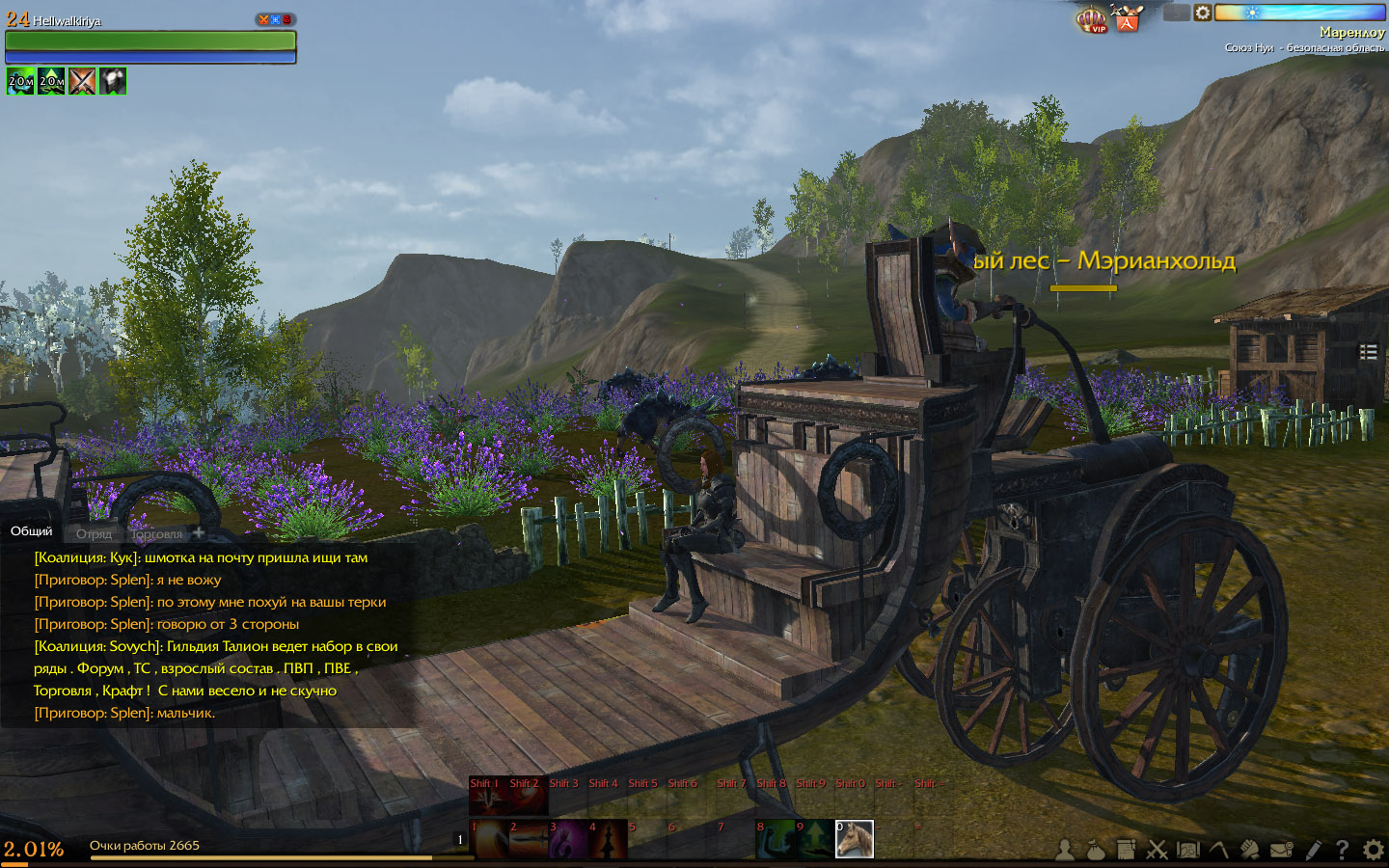Viewport: 1389px width, 868px height.
Task: Switch to the Отряд chat tab
Action: pyautogui.click(x=95, y=533)
